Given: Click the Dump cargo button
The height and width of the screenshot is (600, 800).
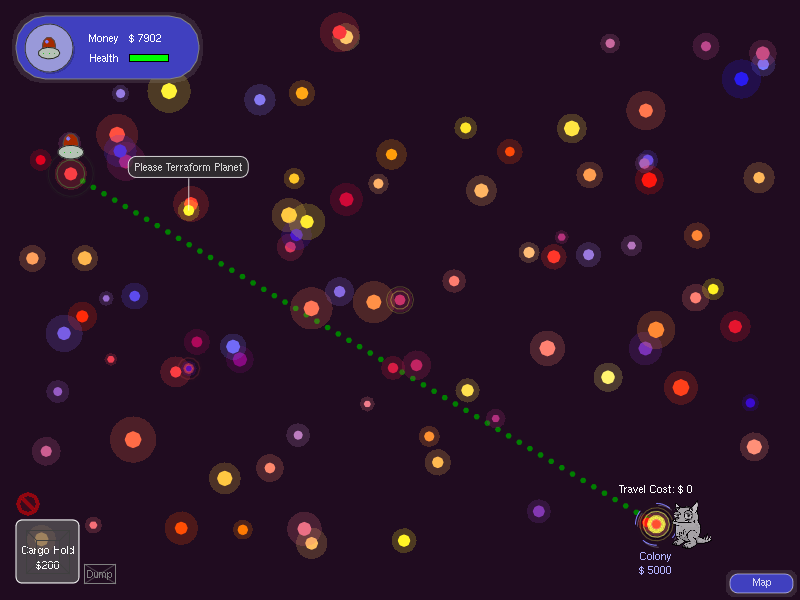Looking at the screenshot, I should pos(99,574).
